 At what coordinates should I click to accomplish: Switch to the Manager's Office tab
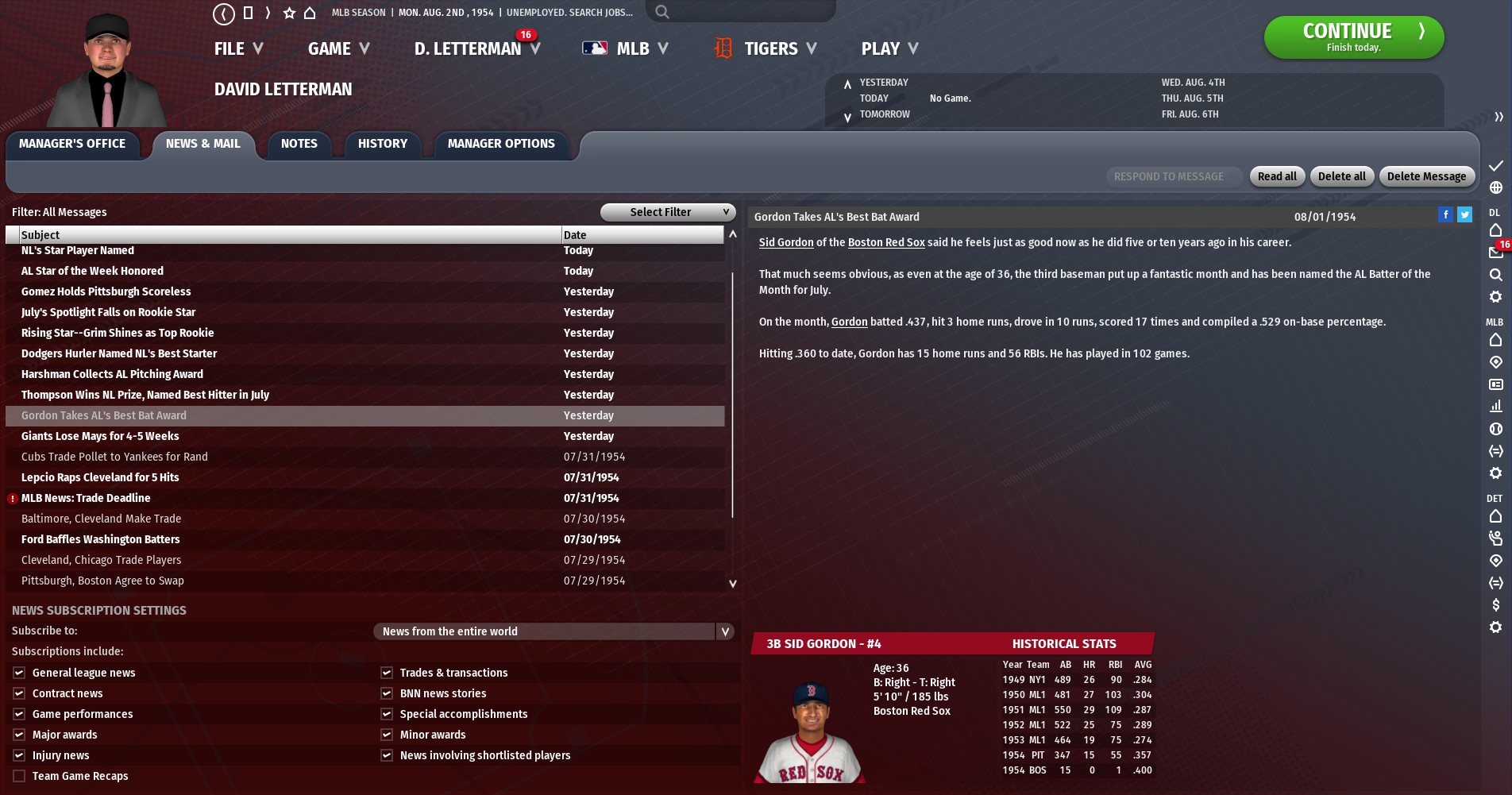coord(72,144)
